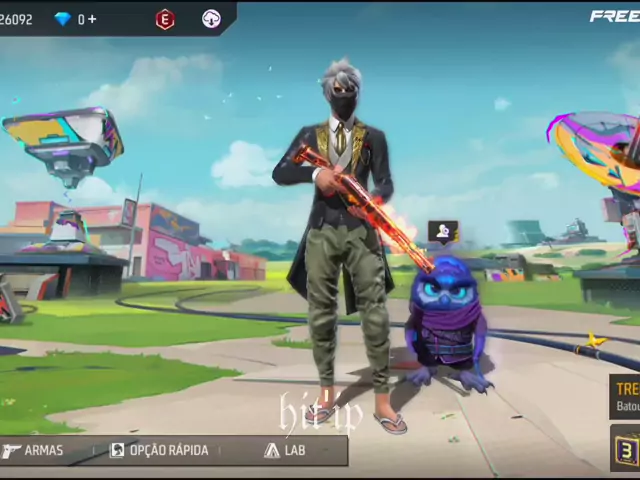The image size is (640, 480).
Task: Open the OPÇÃO RÁPIDA quick option
Action: 160,451
